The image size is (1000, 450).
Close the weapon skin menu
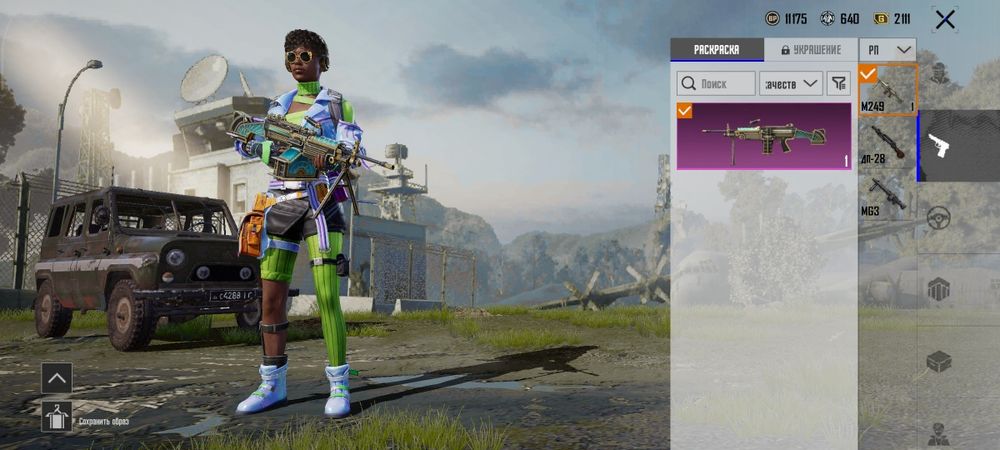(x=944, y=19)
